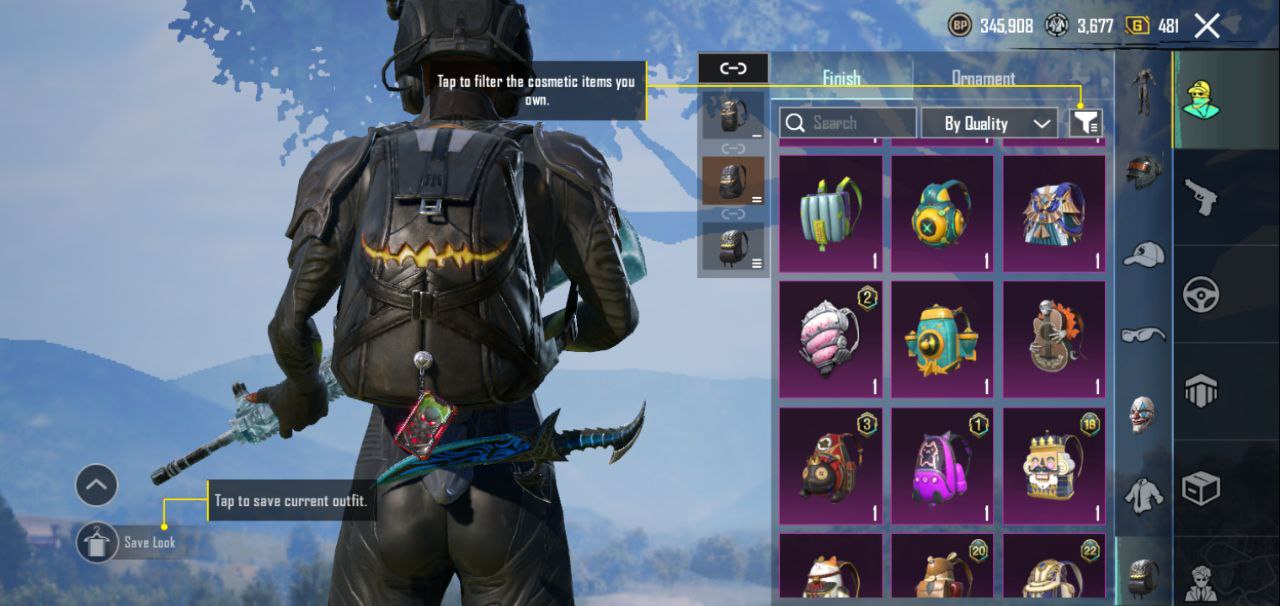Pick the guitar gear backpack skin
Viewport: 1280px width, 606px height.
coord(1054,339)
